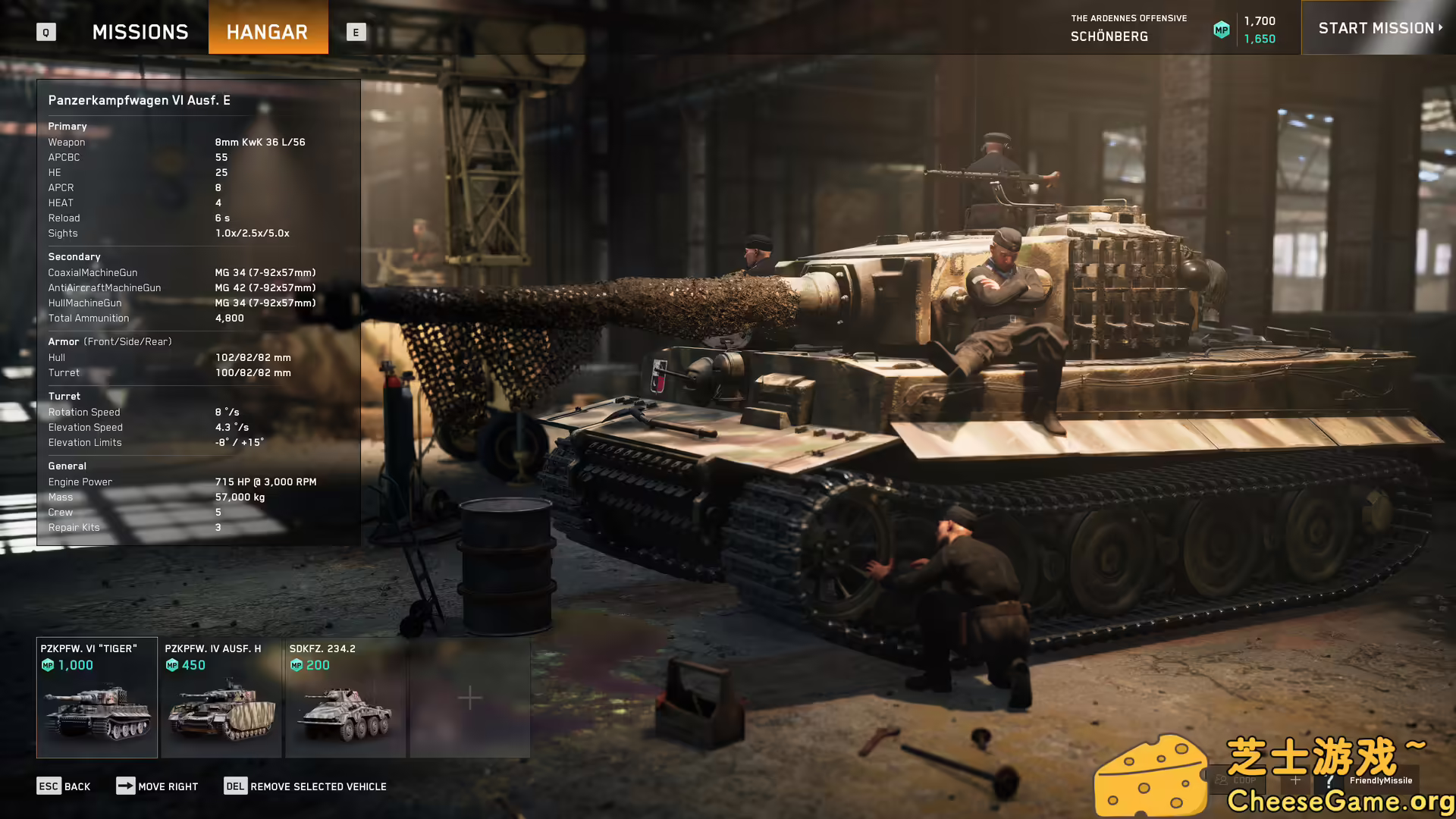Click the Q key icon beside MISSIONS
This screenshot has width=1456, height=819.
[45, 32]
